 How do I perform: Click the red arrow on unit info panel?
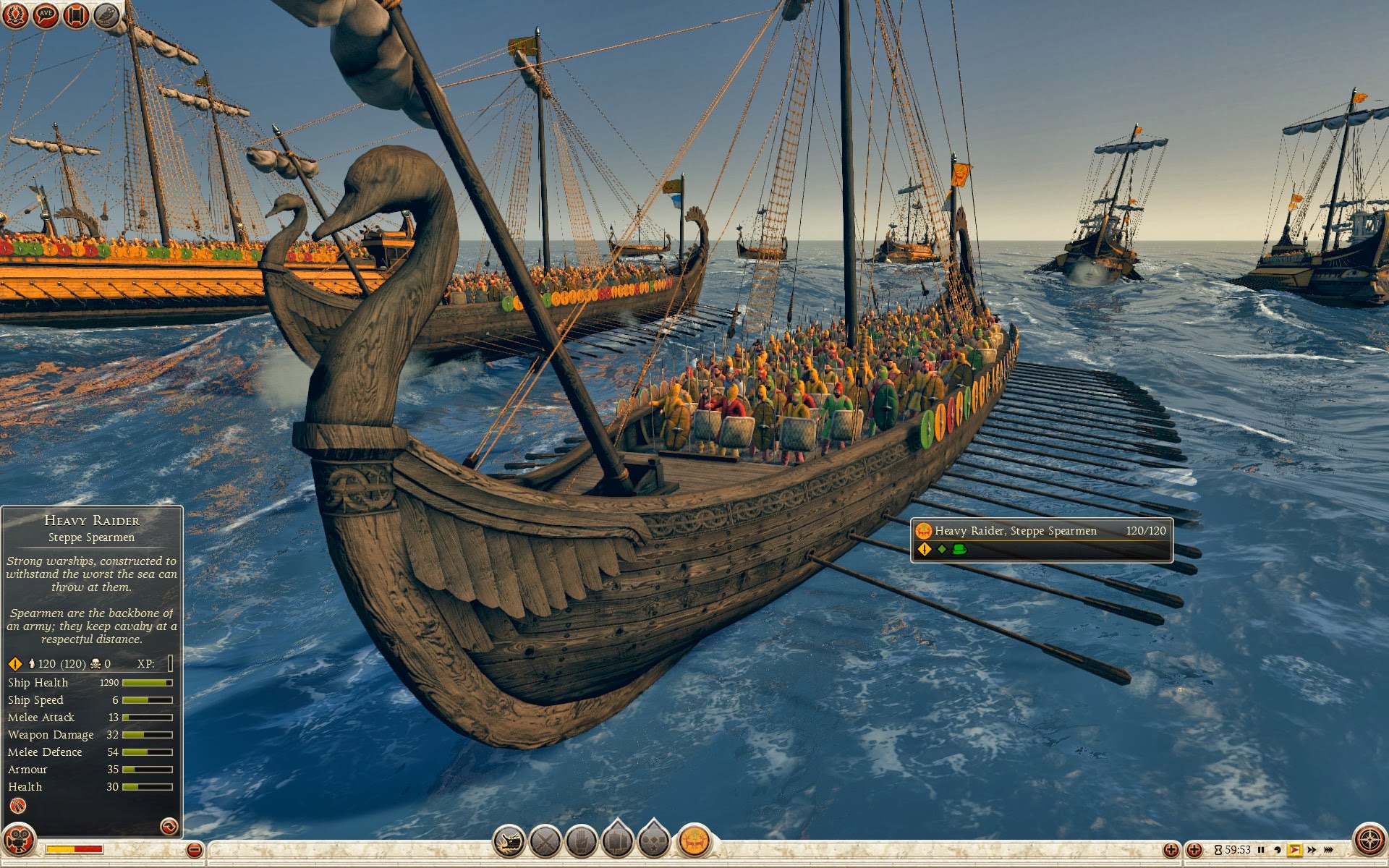click(169, 826)
